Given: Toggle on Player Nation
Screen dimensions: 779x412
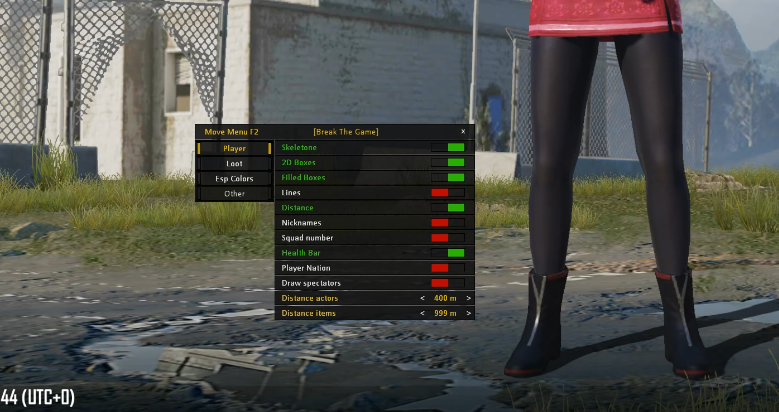Looking at the screenshot, I should [x=447, y=268].
